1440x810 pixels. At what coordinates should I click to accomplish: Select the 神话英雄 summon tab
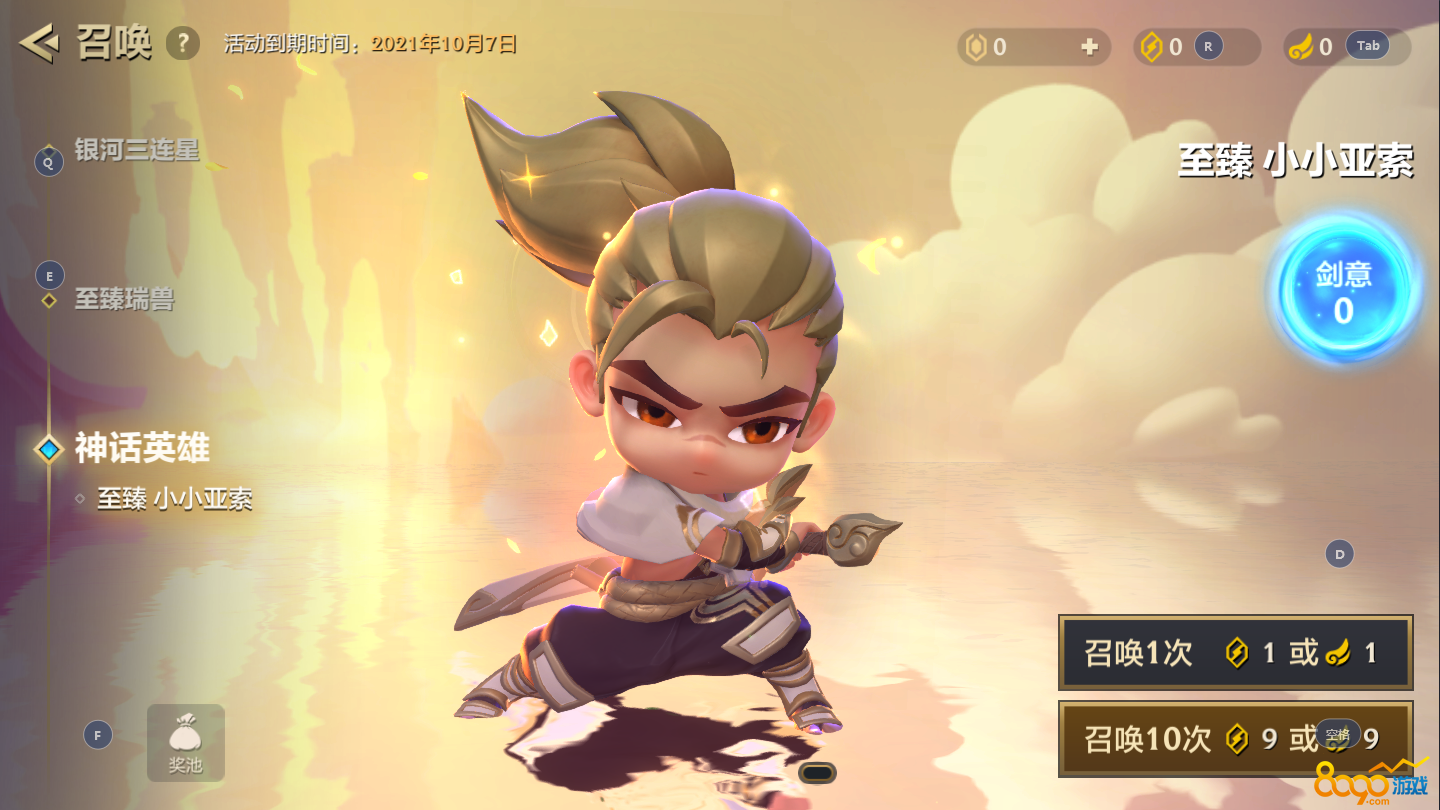click(141, 448)
